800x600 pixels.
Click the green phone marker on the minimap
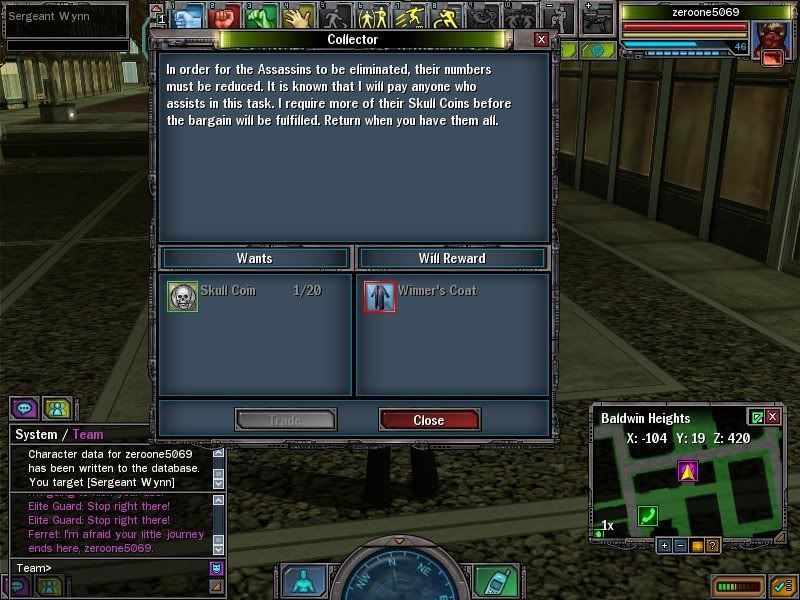click(647, 515)
